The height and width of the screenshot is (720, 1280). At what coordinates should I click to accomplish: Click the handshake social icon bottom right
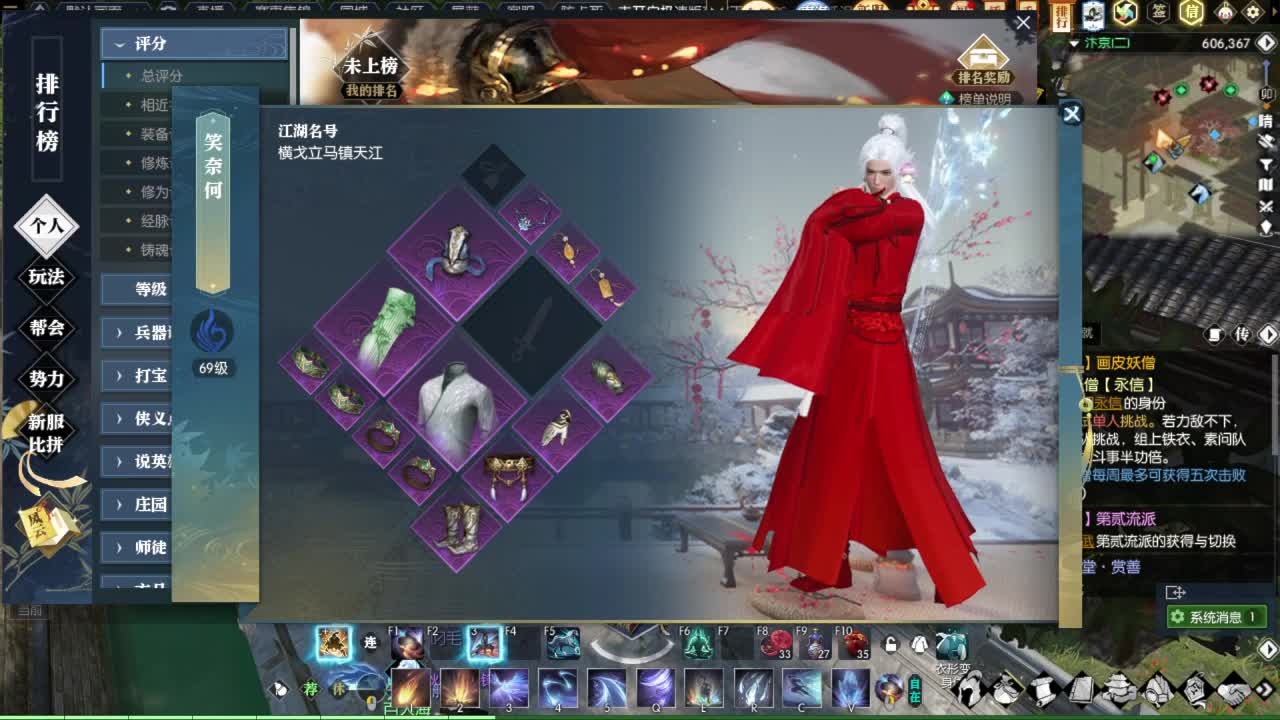[1231, 690]
